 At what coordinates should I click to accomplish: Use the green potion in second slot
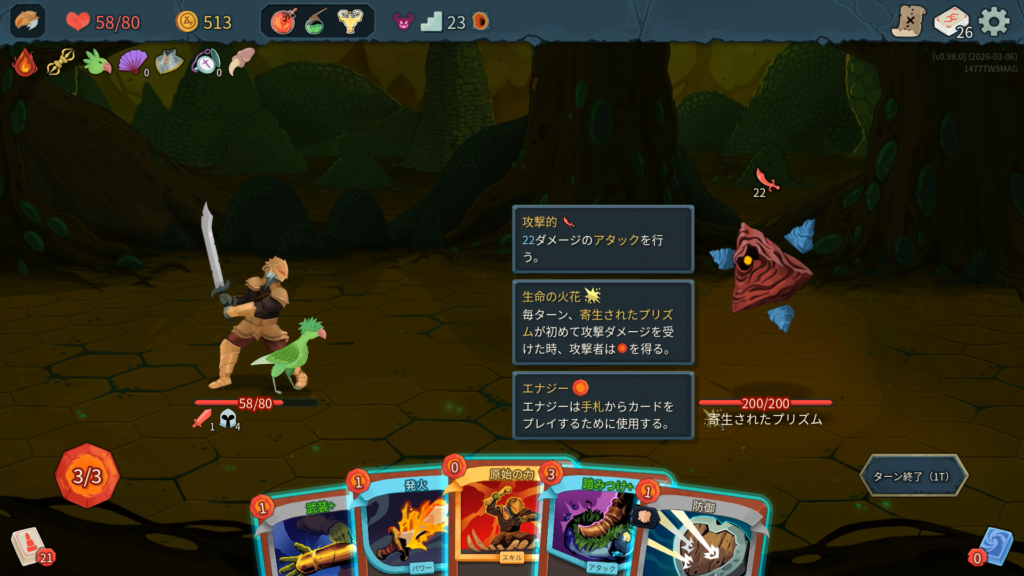click(316, 21)
